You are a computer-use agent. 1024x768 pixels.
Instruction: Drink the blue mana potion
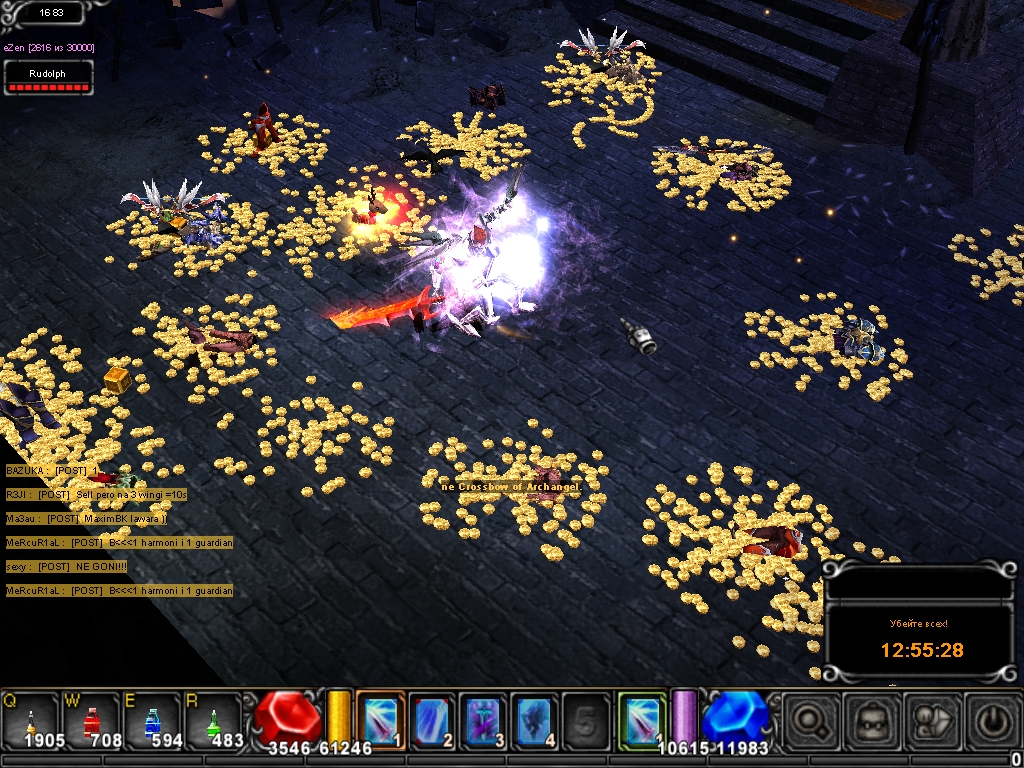152,720
